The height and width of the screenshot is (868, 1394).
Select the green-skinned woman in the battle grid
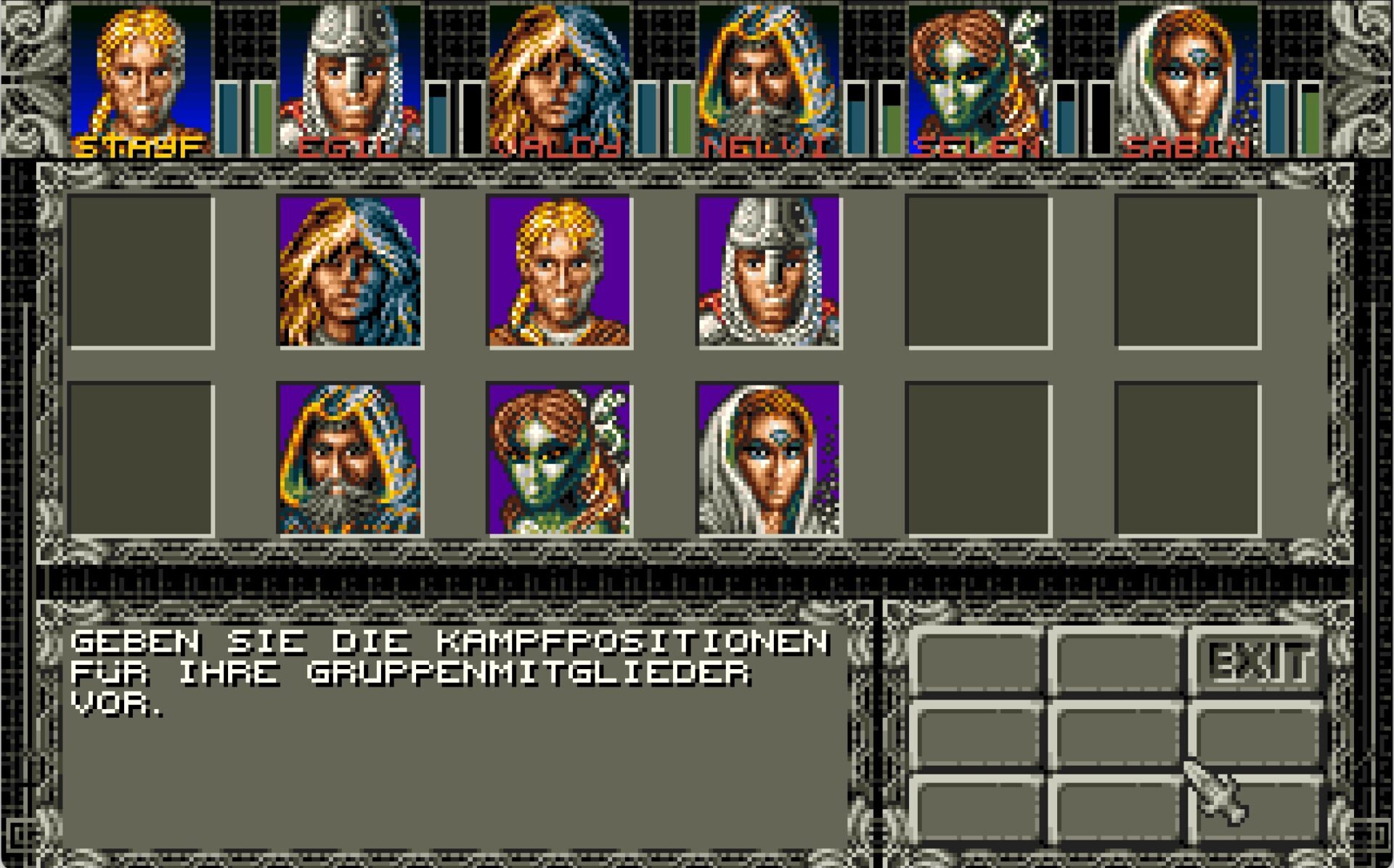point(559,459)
